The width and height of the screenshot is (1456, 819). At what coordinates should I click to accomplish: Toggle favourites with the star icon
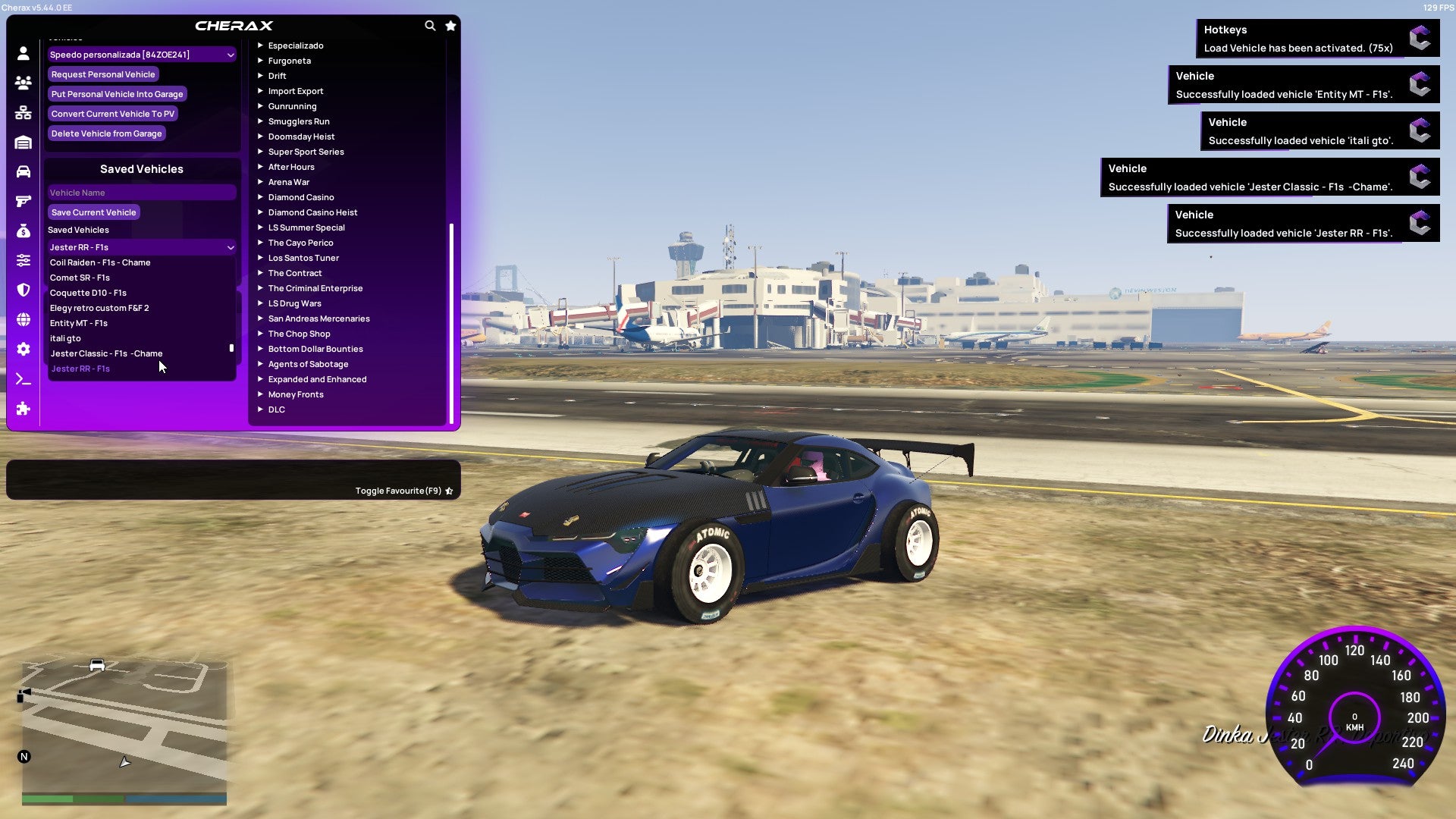450,25
